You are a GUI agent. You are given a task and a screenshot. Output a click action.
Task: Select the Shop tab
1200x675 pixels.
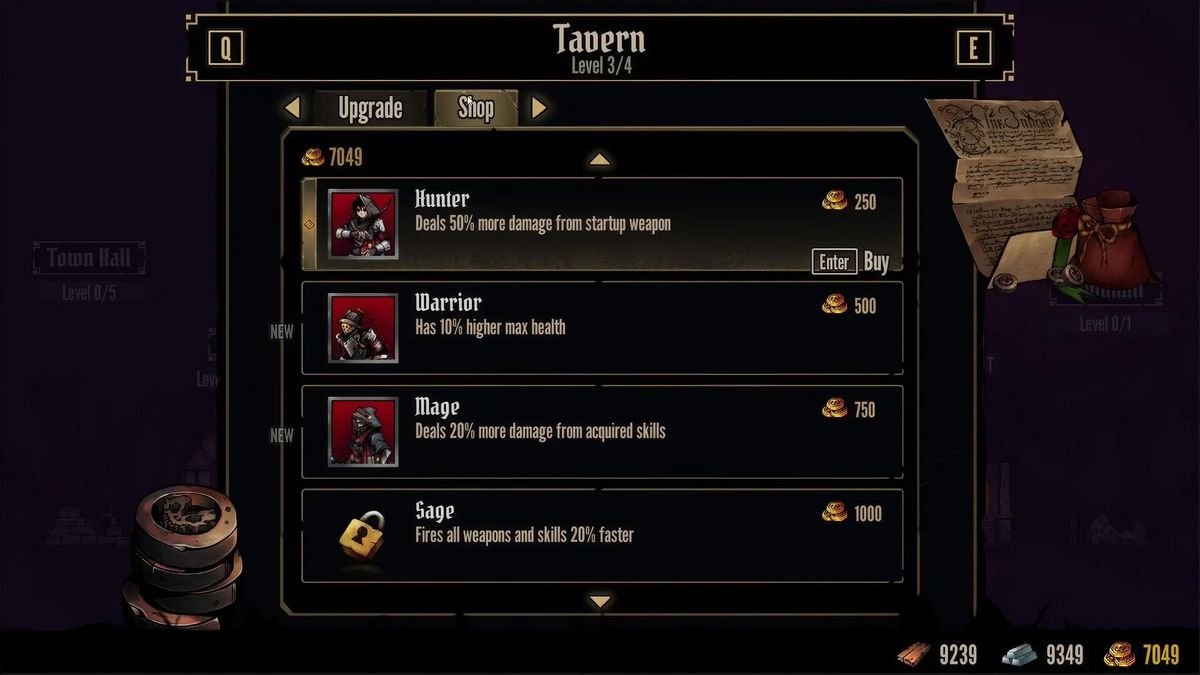pyautogui.click(x=476, y=108)
